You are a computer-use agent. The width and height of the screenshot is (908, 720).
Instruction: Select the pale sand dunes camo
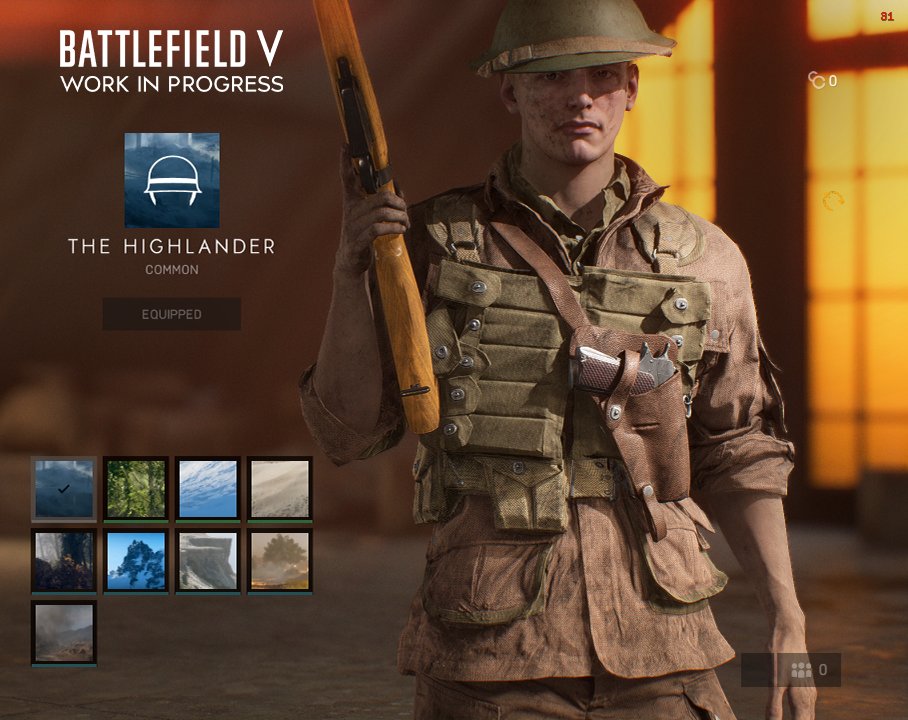pyautogui.click(x=280, y=489)
